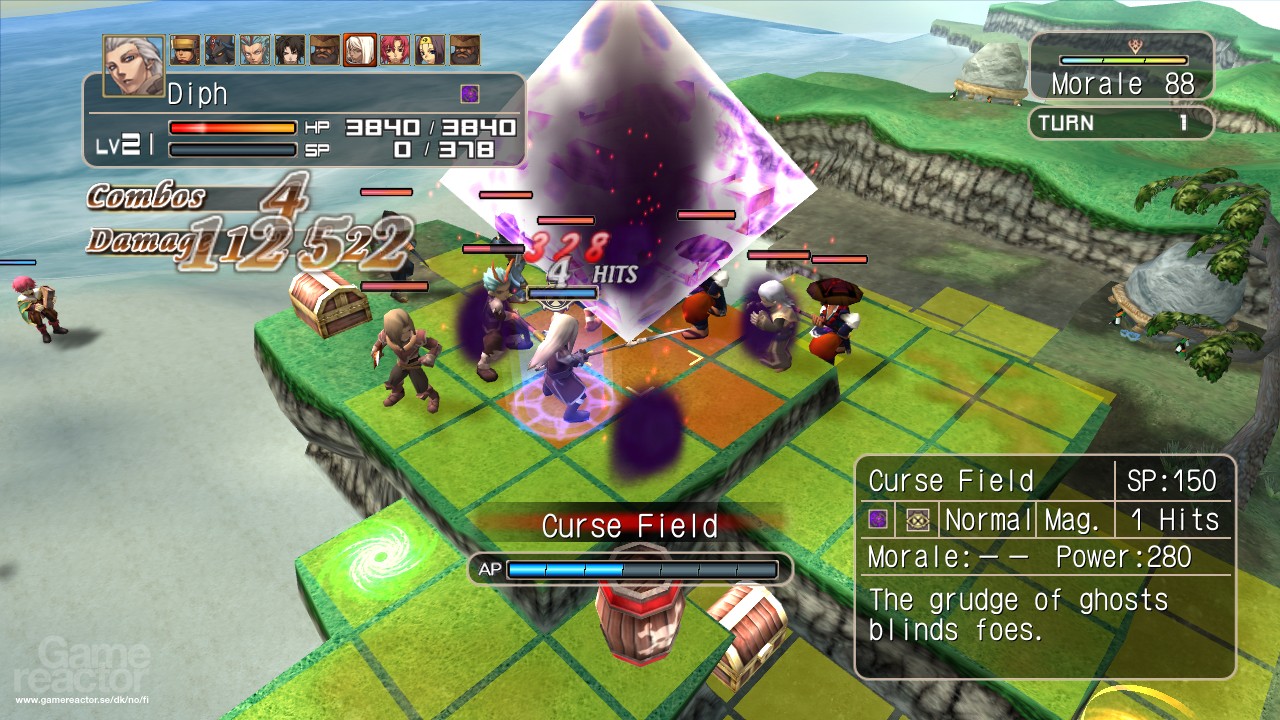The image size is (1280, 720).
Task: Toggle the Mag. attack category label
Action: pyautogui.click(x=1071, y=519)
